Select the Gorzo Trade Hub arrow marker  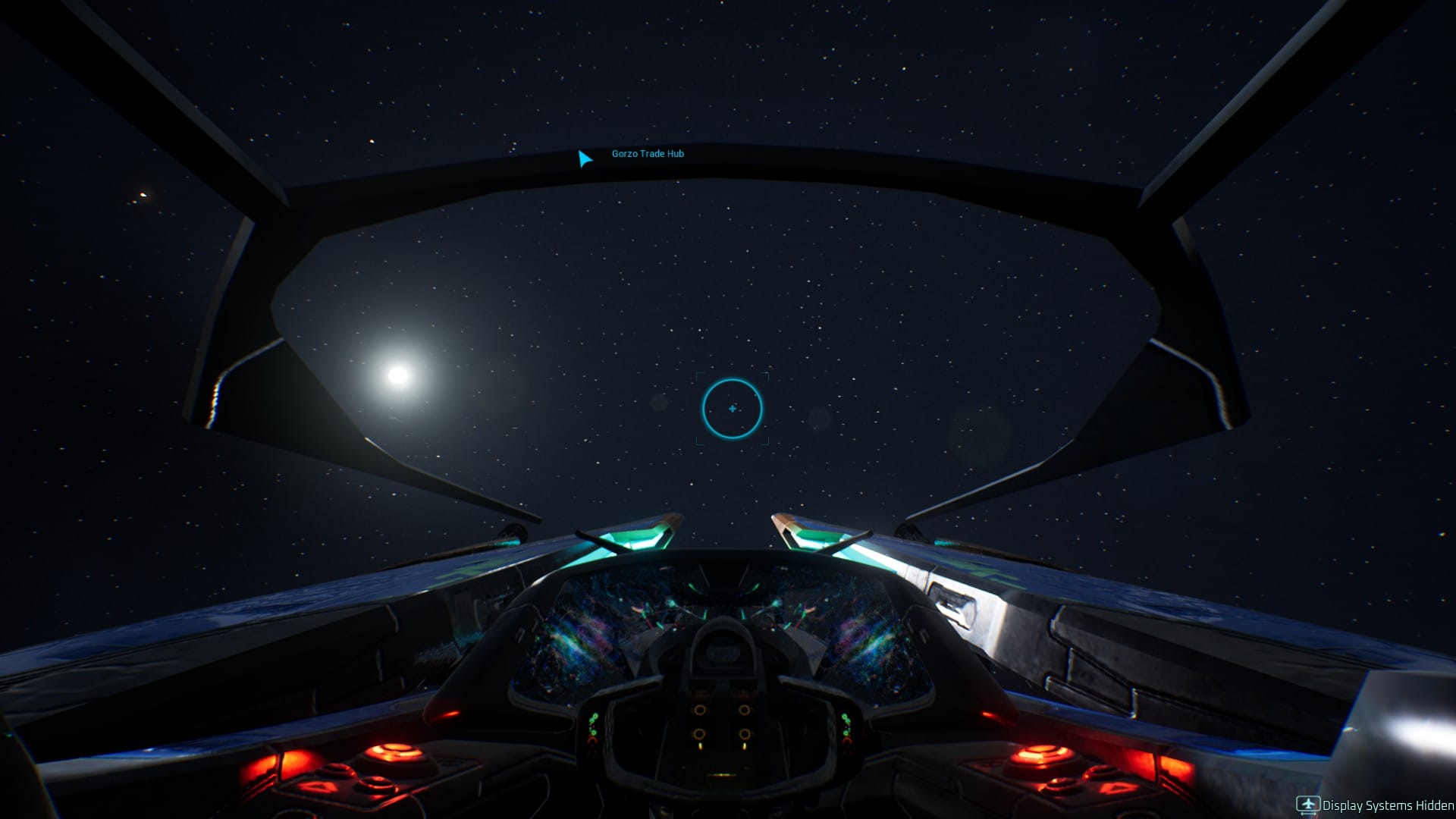[584, 158]
